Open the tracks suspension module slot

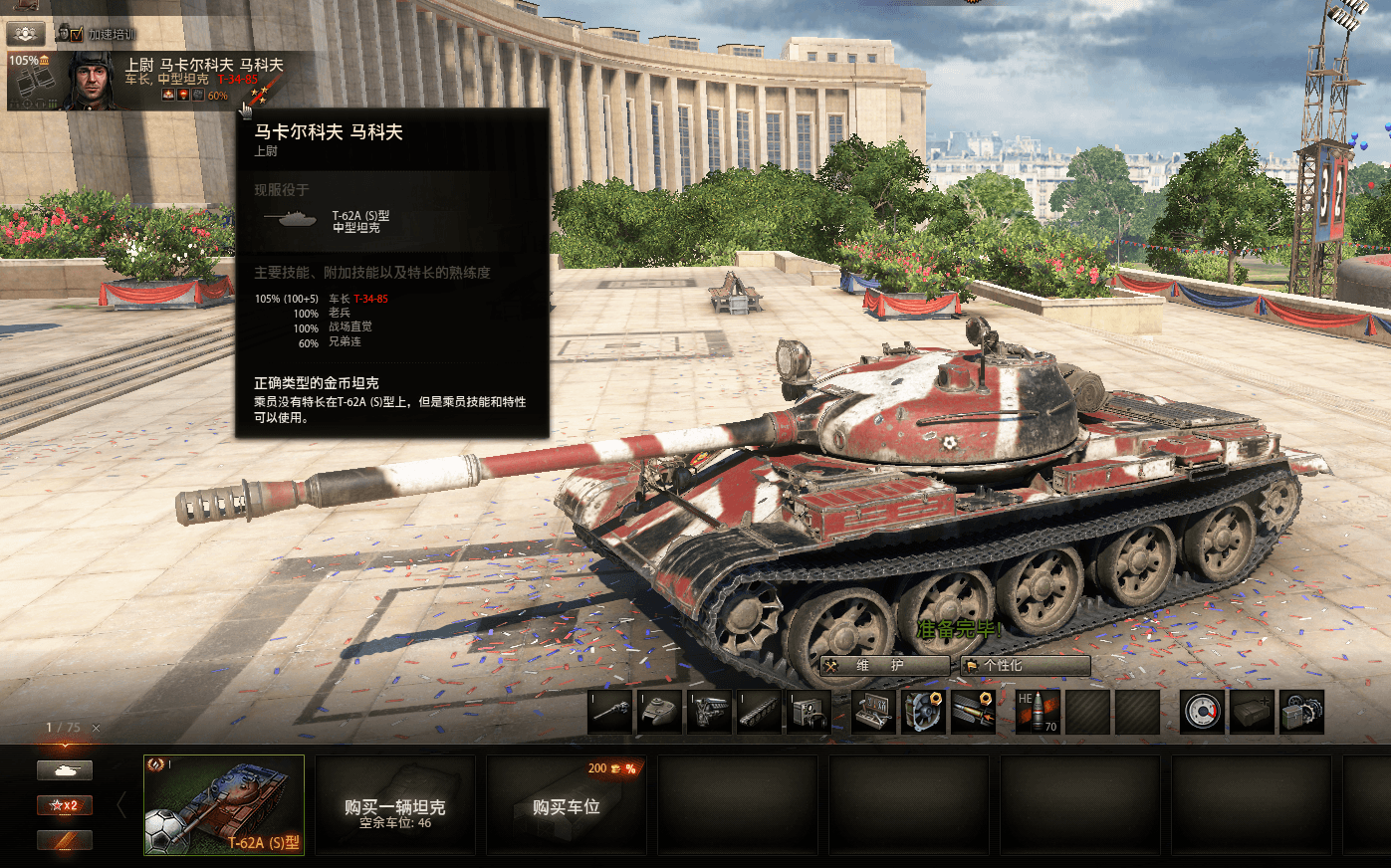coord(758,712)
